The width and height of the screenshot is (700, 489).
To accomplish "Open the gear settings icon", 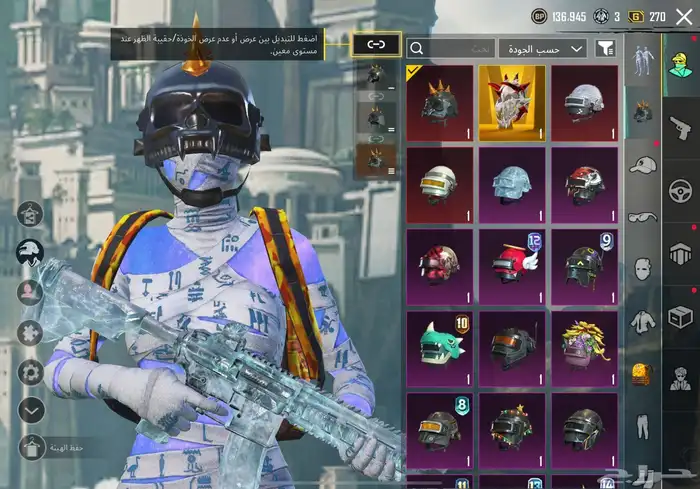I will pyautogui.click(x=31, y=372).
